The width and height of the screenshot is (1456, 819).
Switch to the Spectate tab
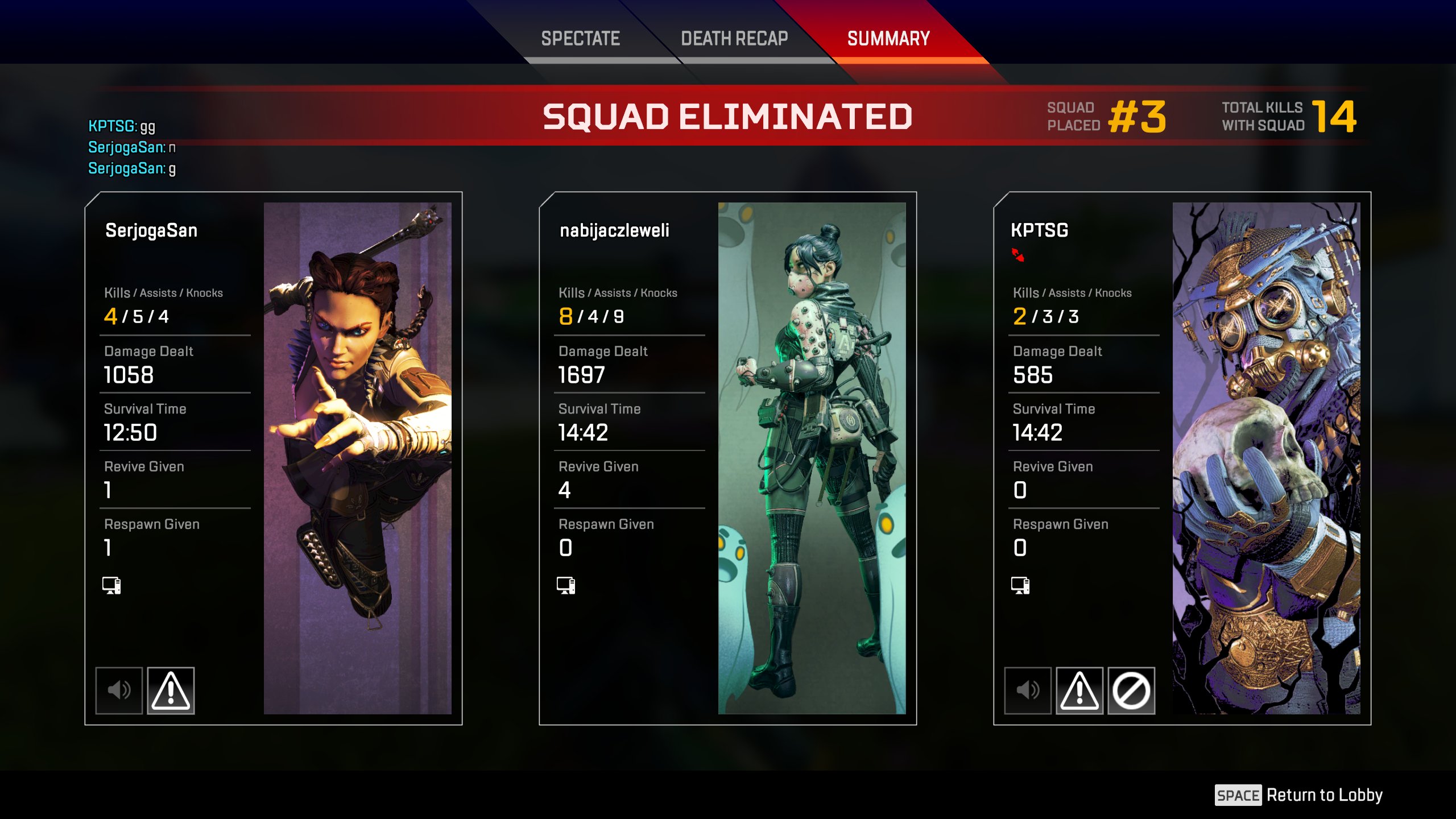pyautogui.click(x=580, y=39)
